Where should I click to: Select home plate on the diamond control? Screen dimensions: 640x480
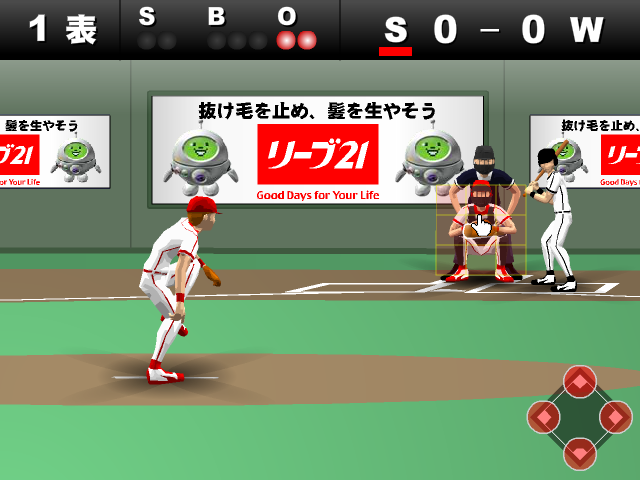click(580, 452)
